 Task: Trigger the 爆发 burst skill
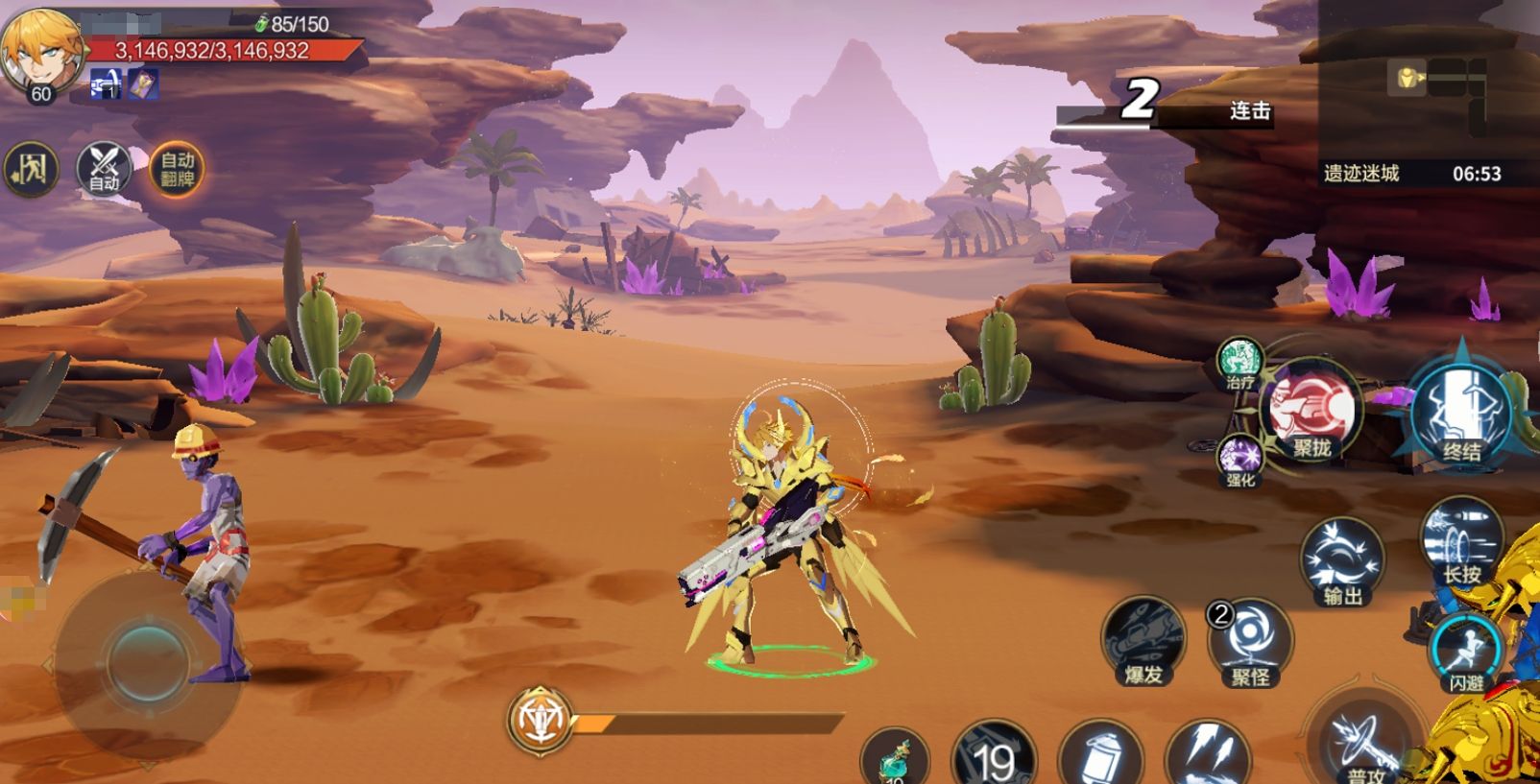click(x=1143, y=640)
